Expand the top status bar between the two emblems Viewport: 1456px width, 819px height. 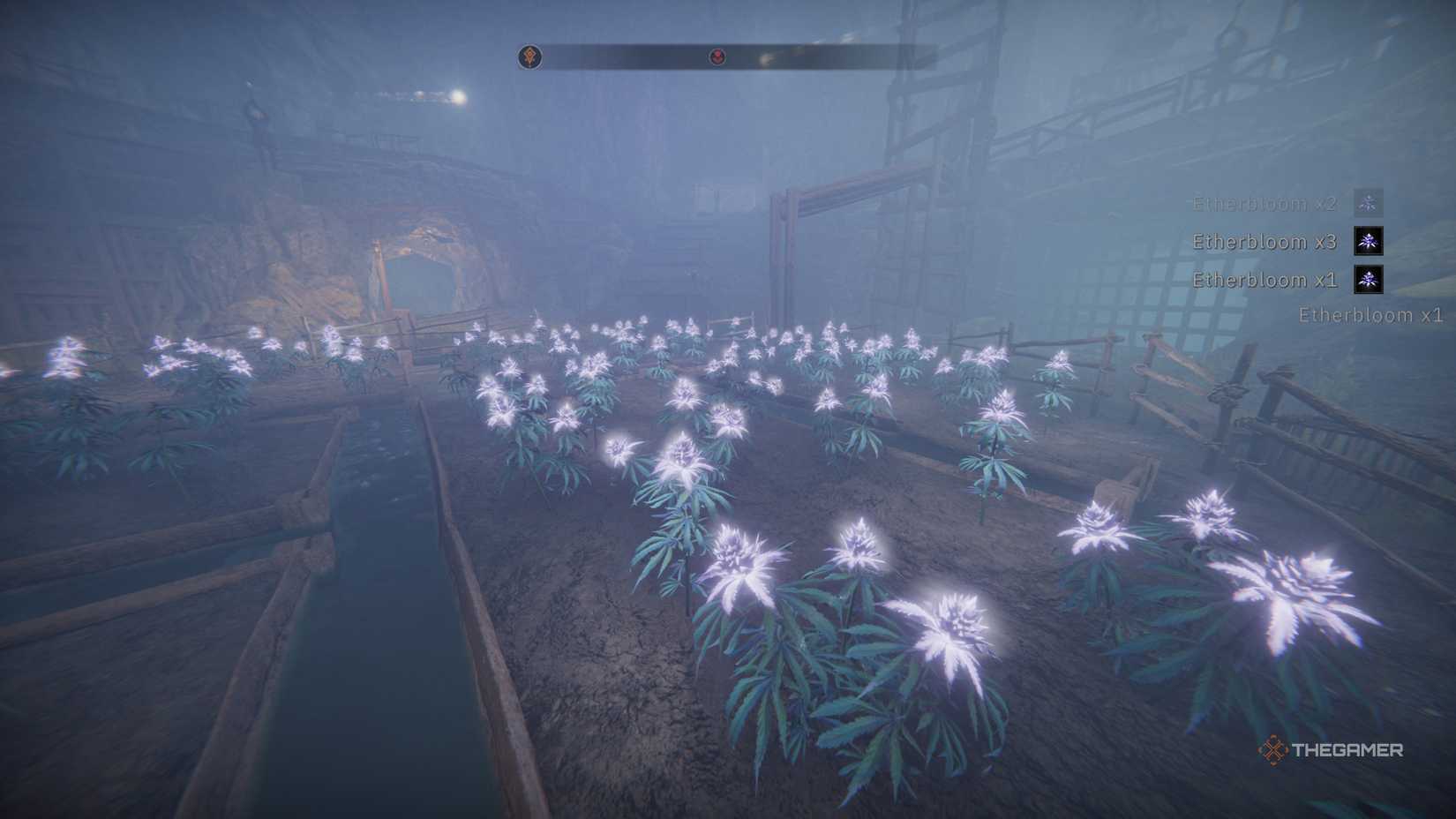click(x=625, y=56)
